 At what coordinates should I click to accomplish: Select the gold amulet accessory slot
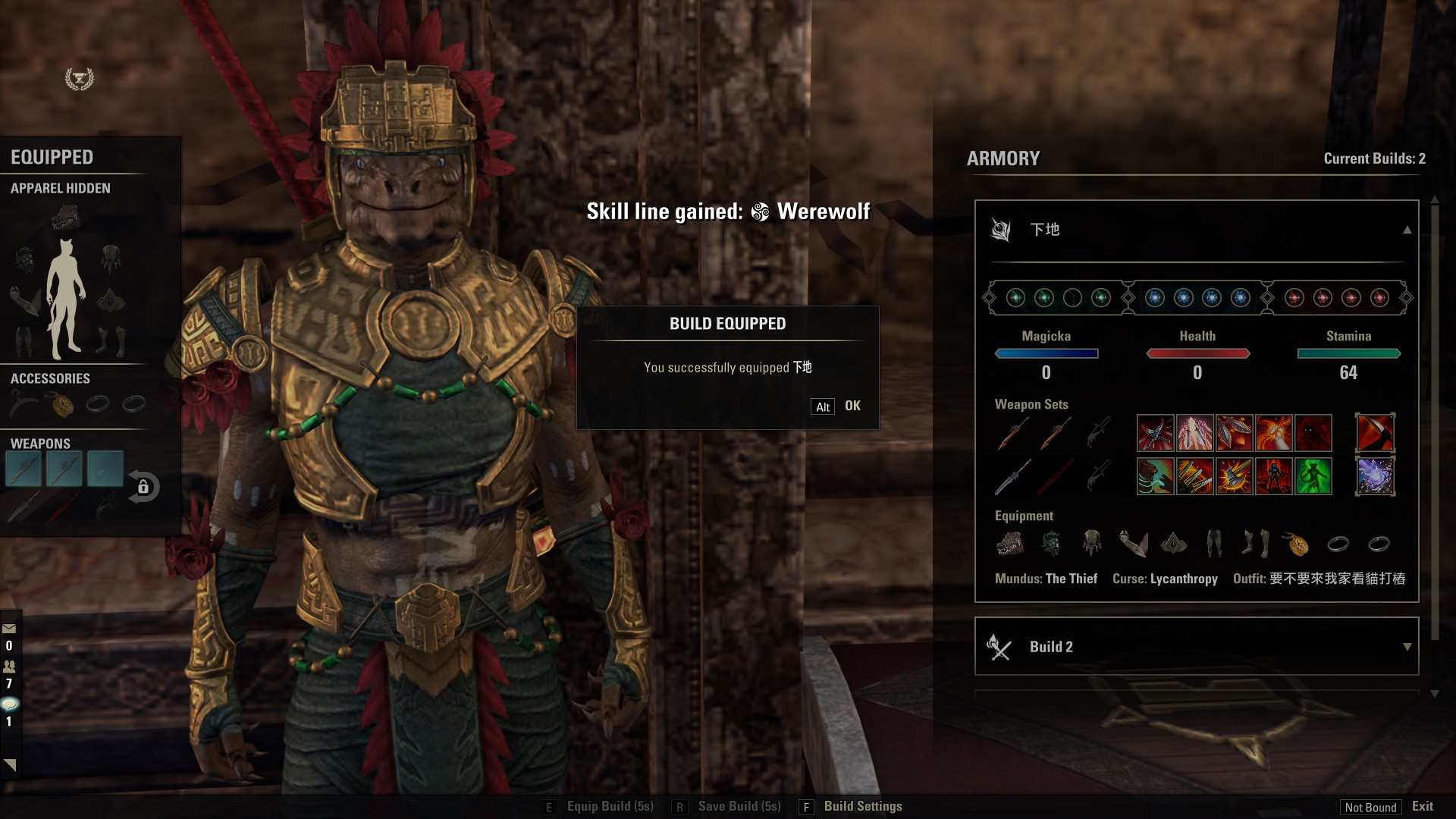[x=62, y=404]
